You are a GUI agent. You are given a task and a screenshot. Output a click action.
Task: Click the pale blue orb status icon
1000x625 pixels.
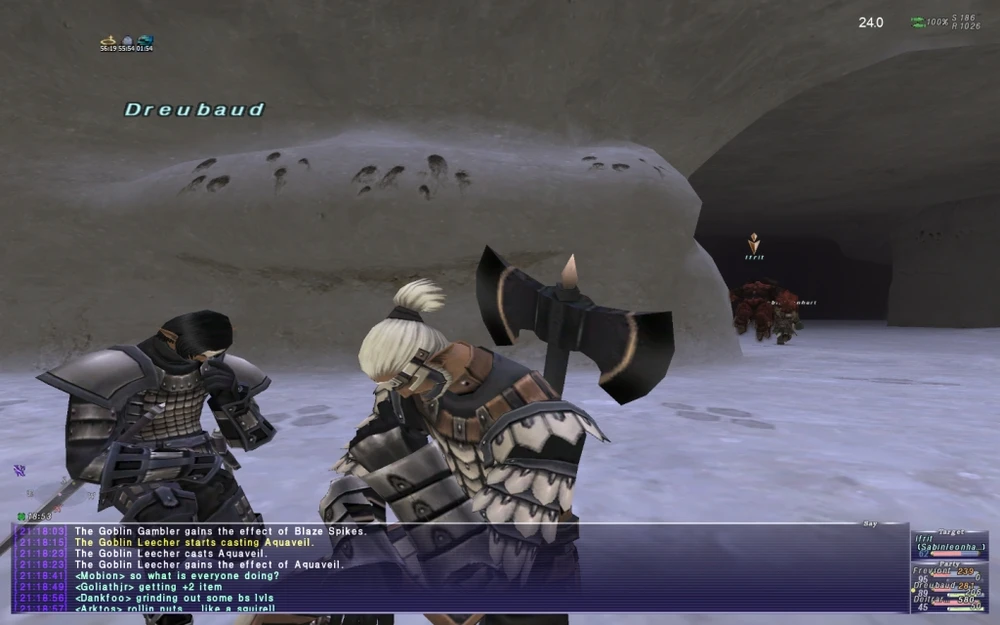click(127, 40)
